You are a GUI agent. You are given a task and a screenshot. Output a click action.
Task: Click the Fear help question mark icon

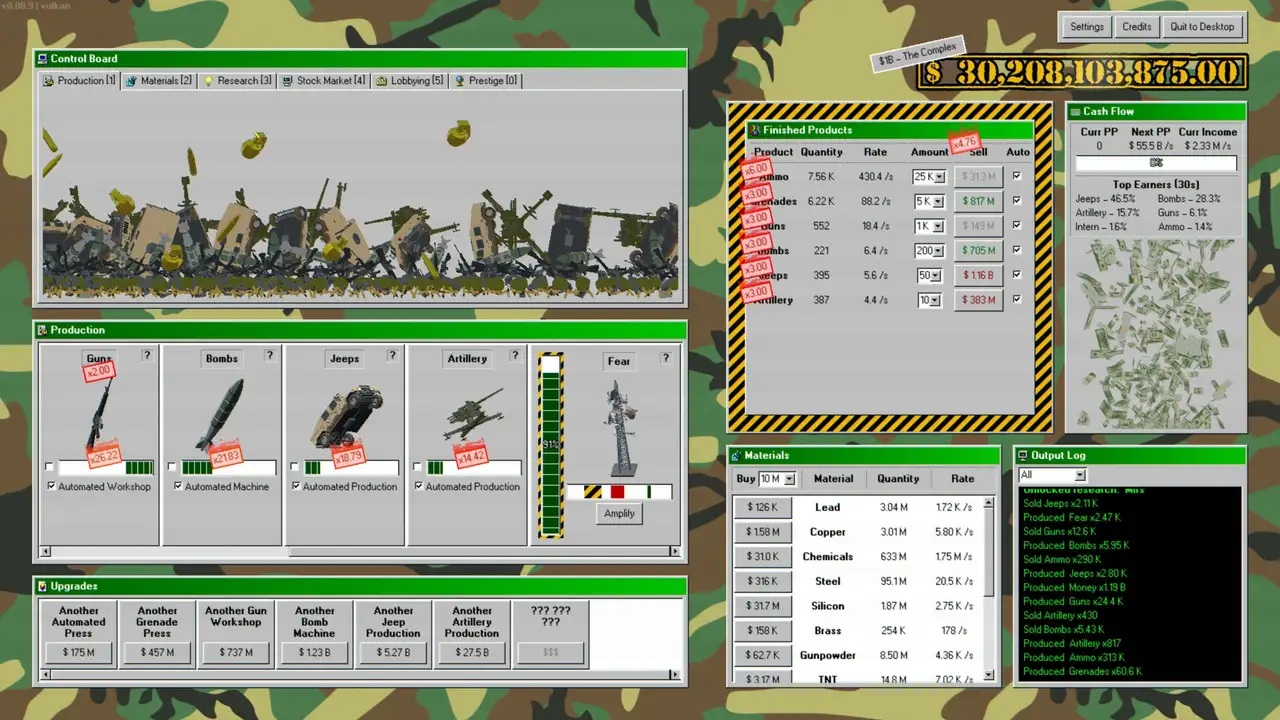pyautogui.click(x=665, y=358)
